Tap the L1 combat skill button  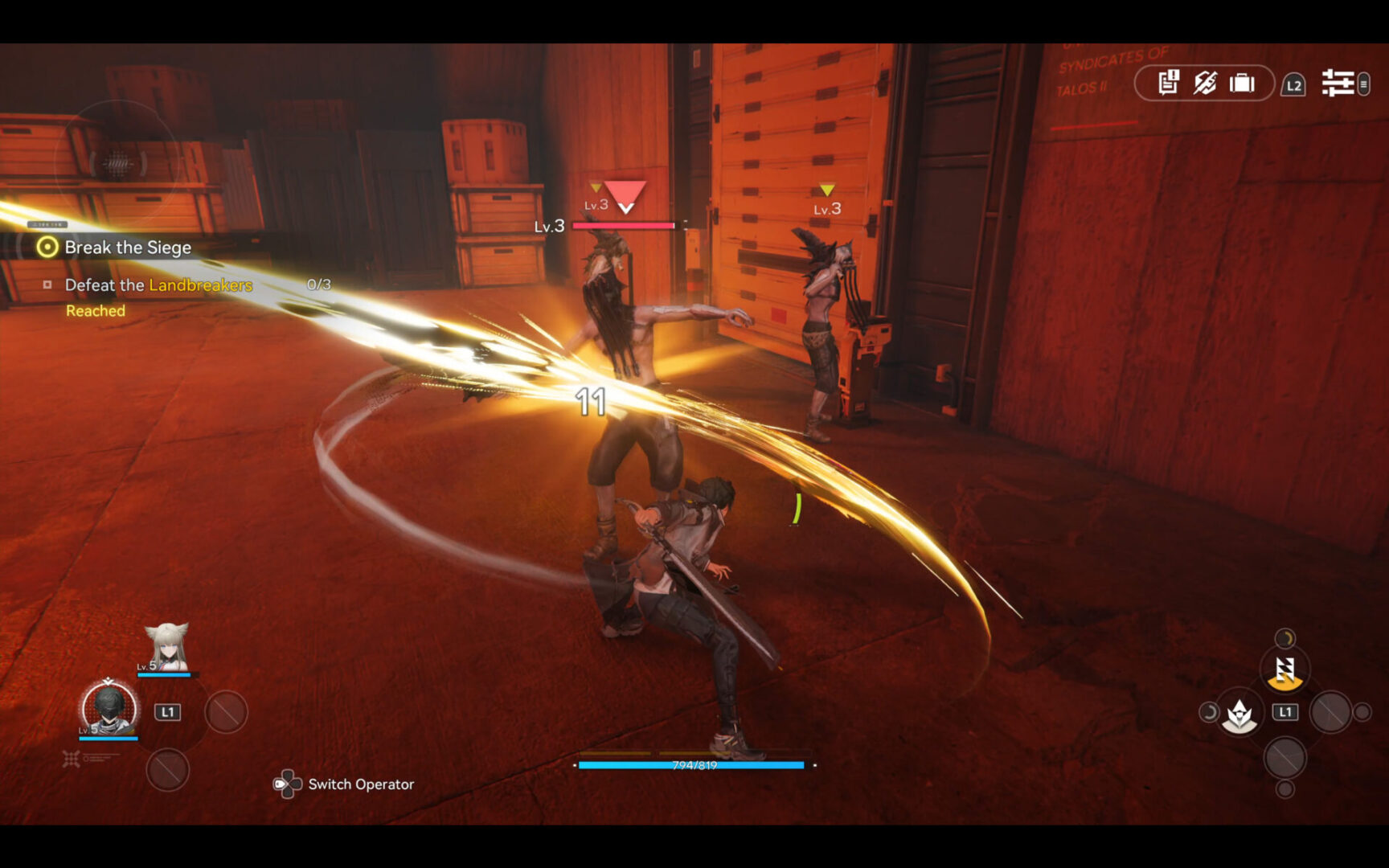coord(1285,710)
